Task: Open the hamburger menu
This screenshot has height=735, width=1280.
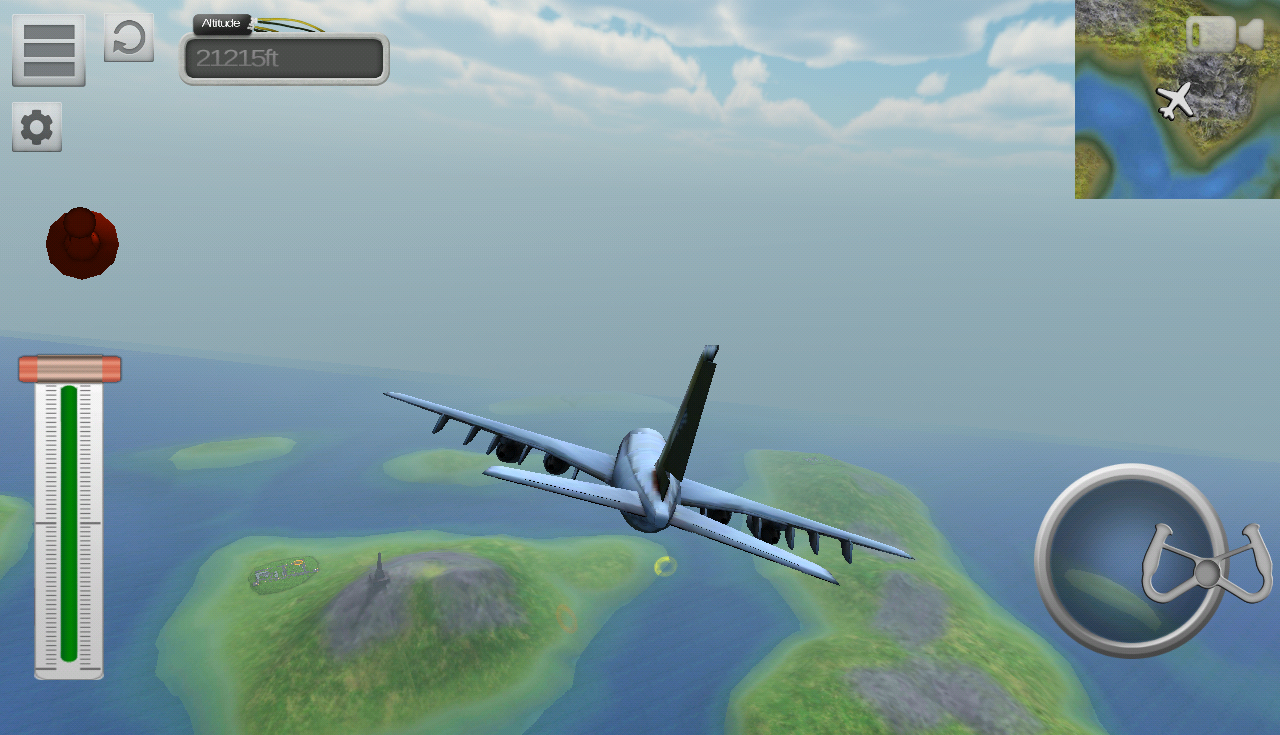Action: point(48,50)
